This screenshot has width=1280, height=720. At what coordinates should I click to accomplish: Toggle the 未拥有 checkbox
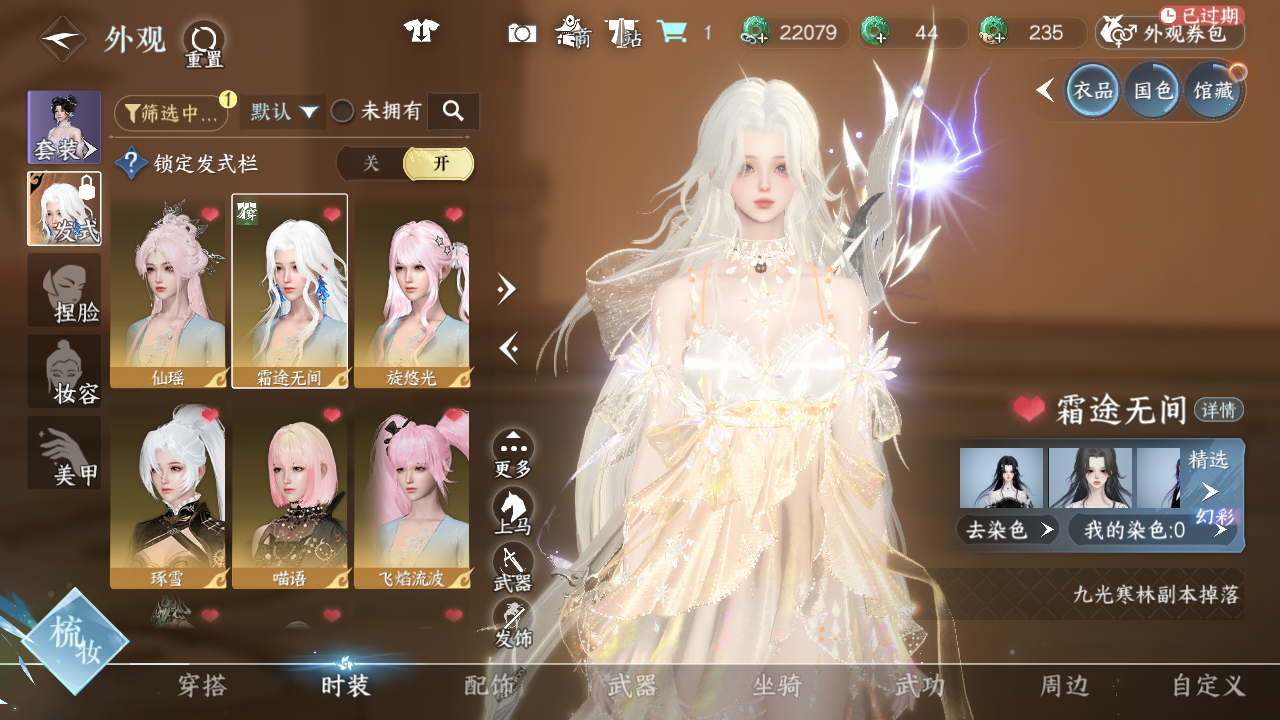(343, 112)
